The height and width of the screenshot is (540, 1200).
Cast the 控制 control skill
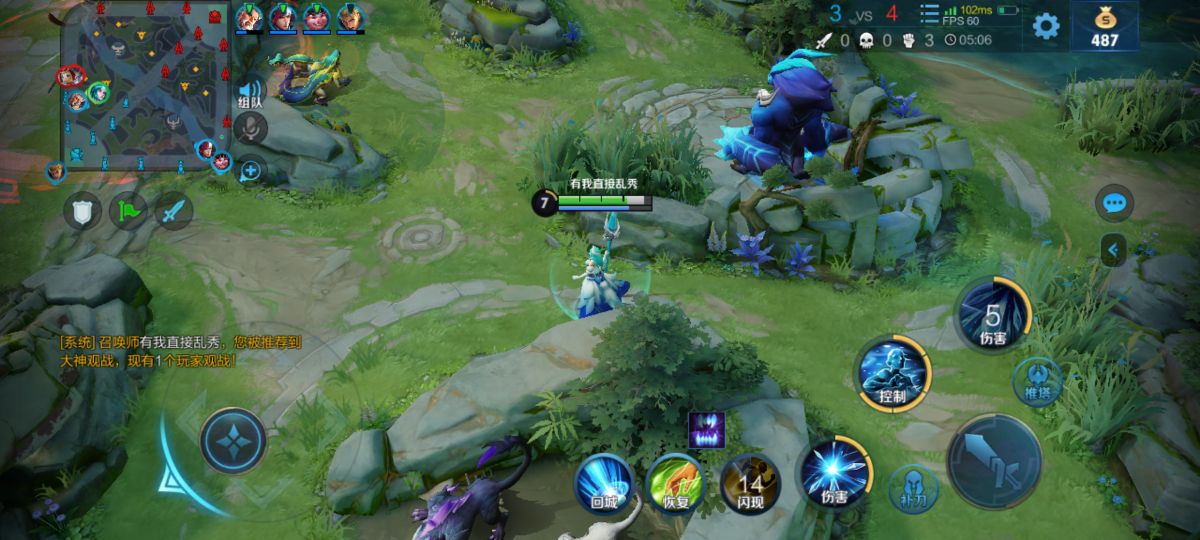click(892, 374)
